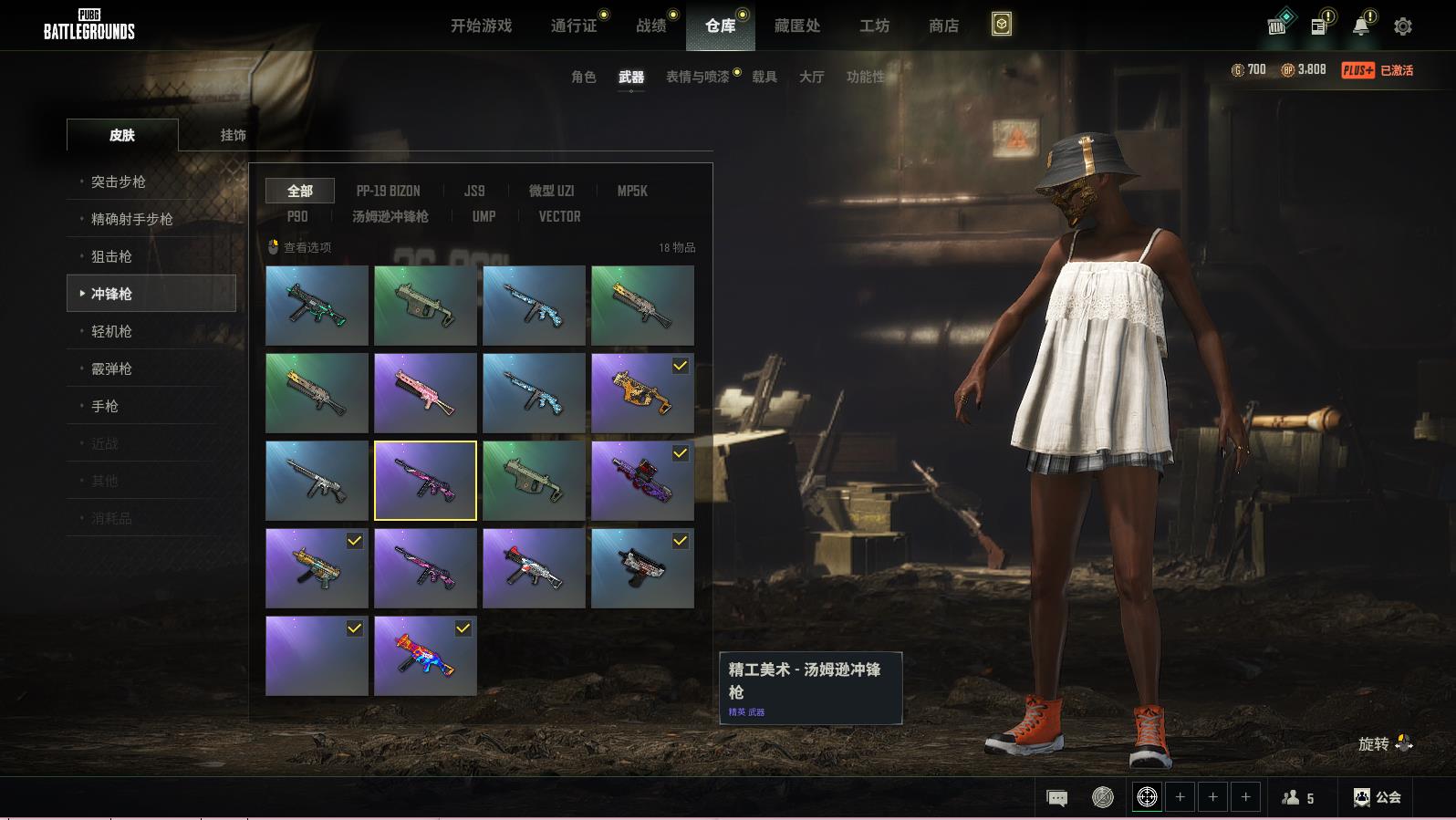Open the 商店 store tab
Screen dimensions: 1456x820
point(943,26)
